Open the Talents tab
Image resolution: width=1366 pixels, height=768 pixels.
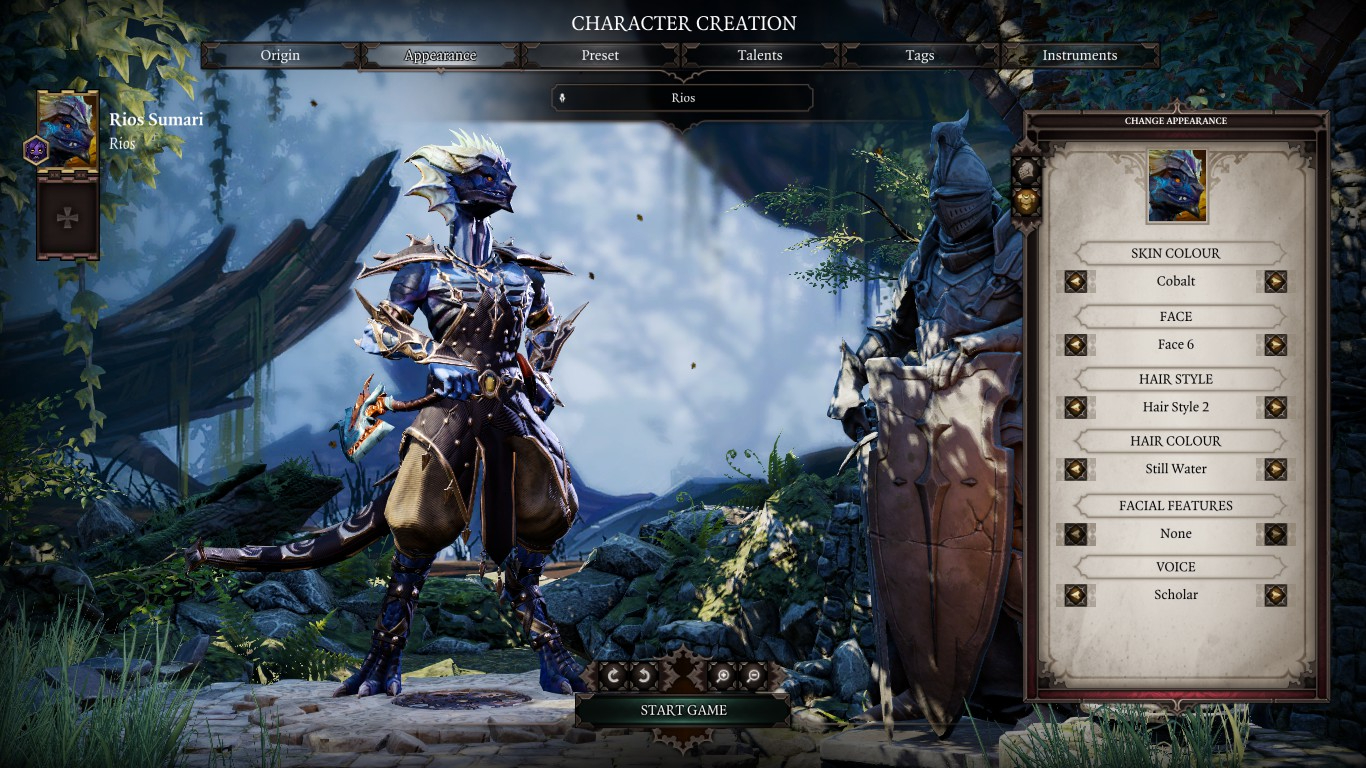[x=760, y=56]
